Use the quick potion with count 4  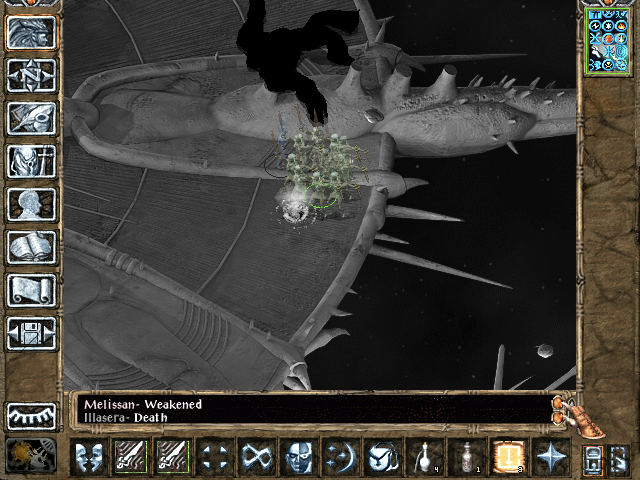pos(425,456)
